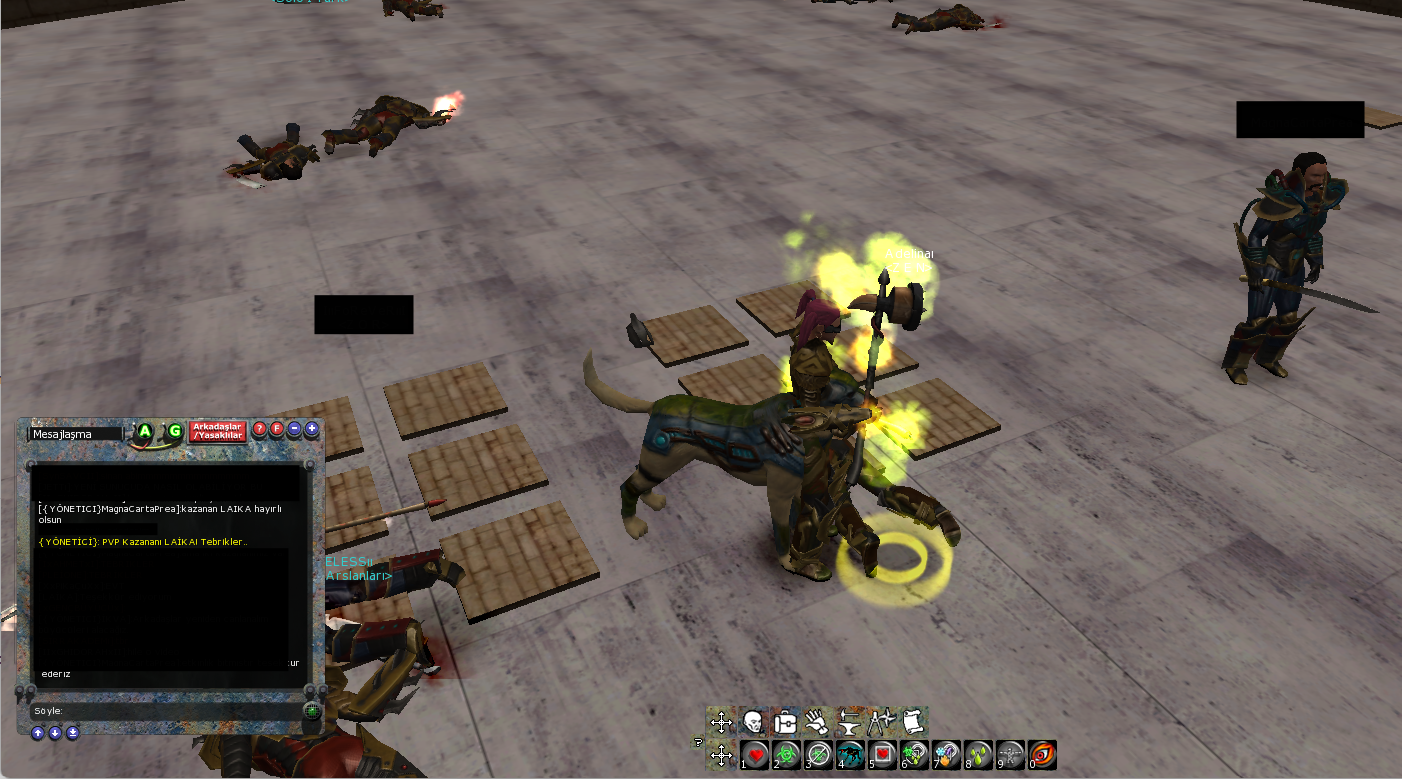Open the character head icon panel
Viewport: 1402px width, 779px height.
coord(753,722)
